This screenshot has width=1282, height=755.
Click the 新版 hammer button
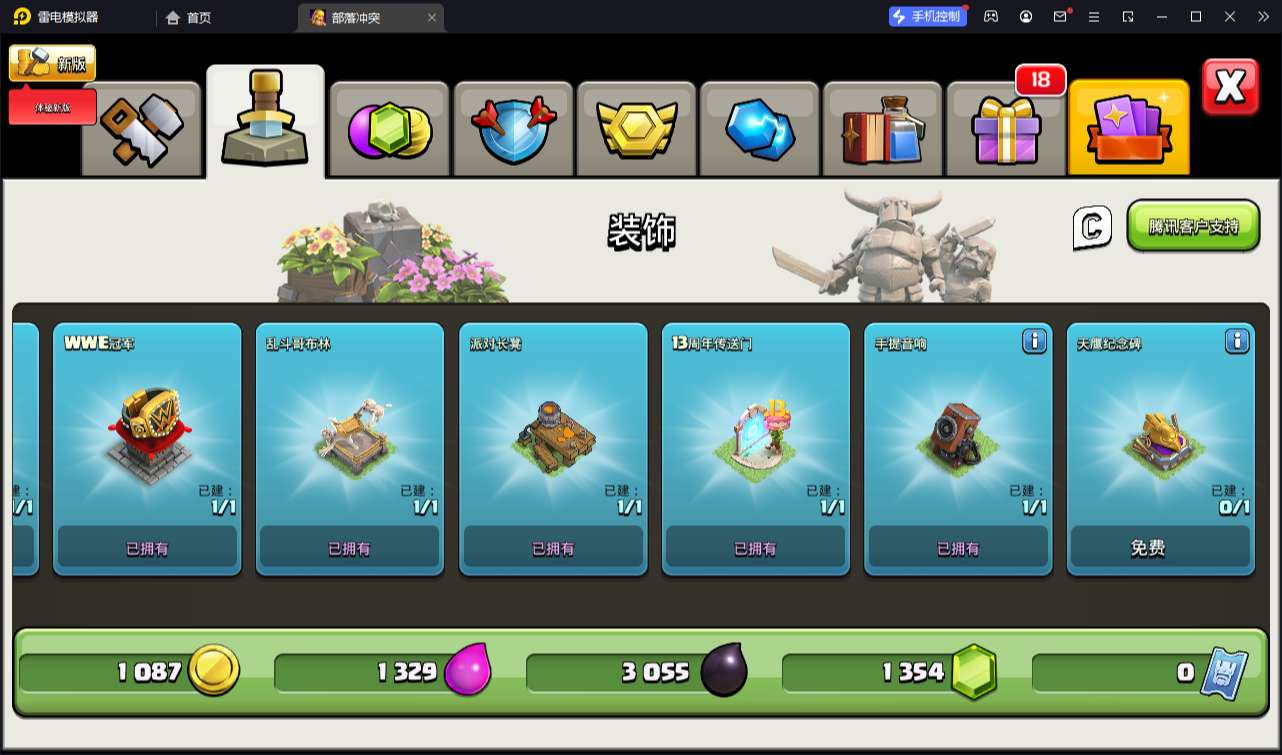[53, 63]
